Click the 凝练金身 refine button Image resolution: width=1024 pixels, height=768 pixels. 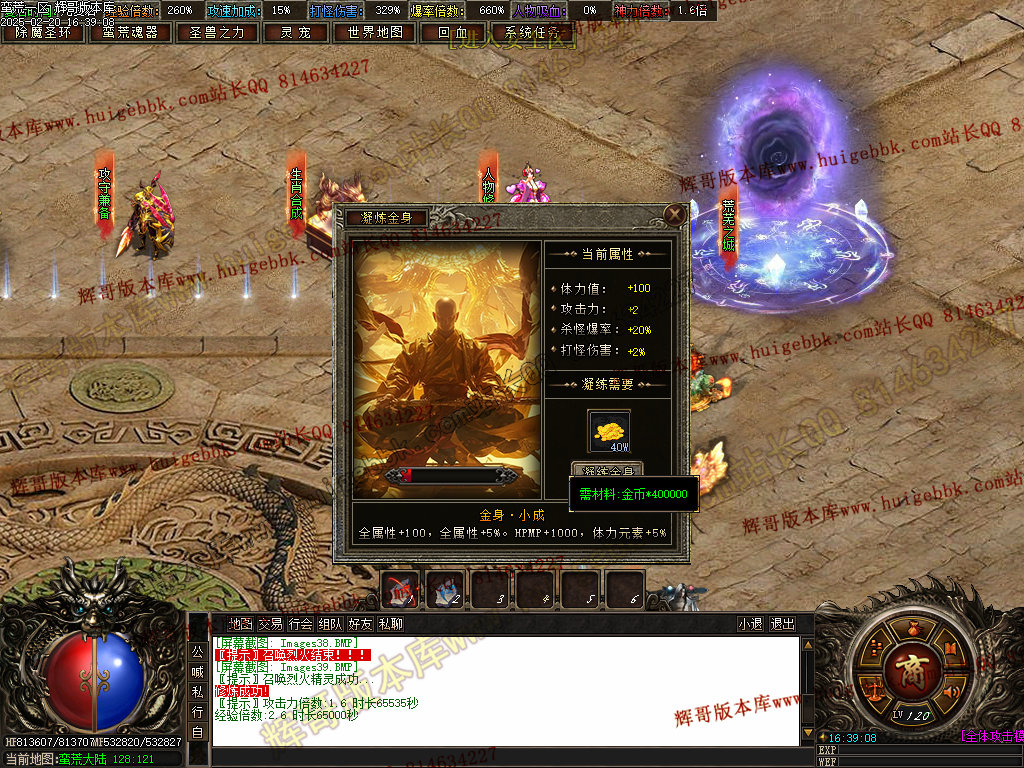pos(607,470)
